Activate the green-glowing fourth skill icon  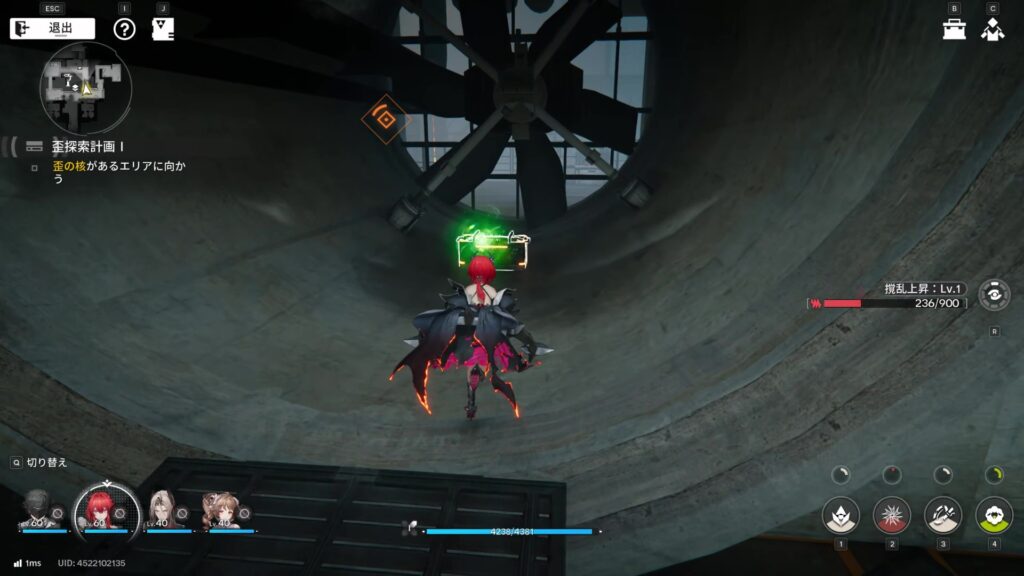pyautogui.click(x=994, y=516)
